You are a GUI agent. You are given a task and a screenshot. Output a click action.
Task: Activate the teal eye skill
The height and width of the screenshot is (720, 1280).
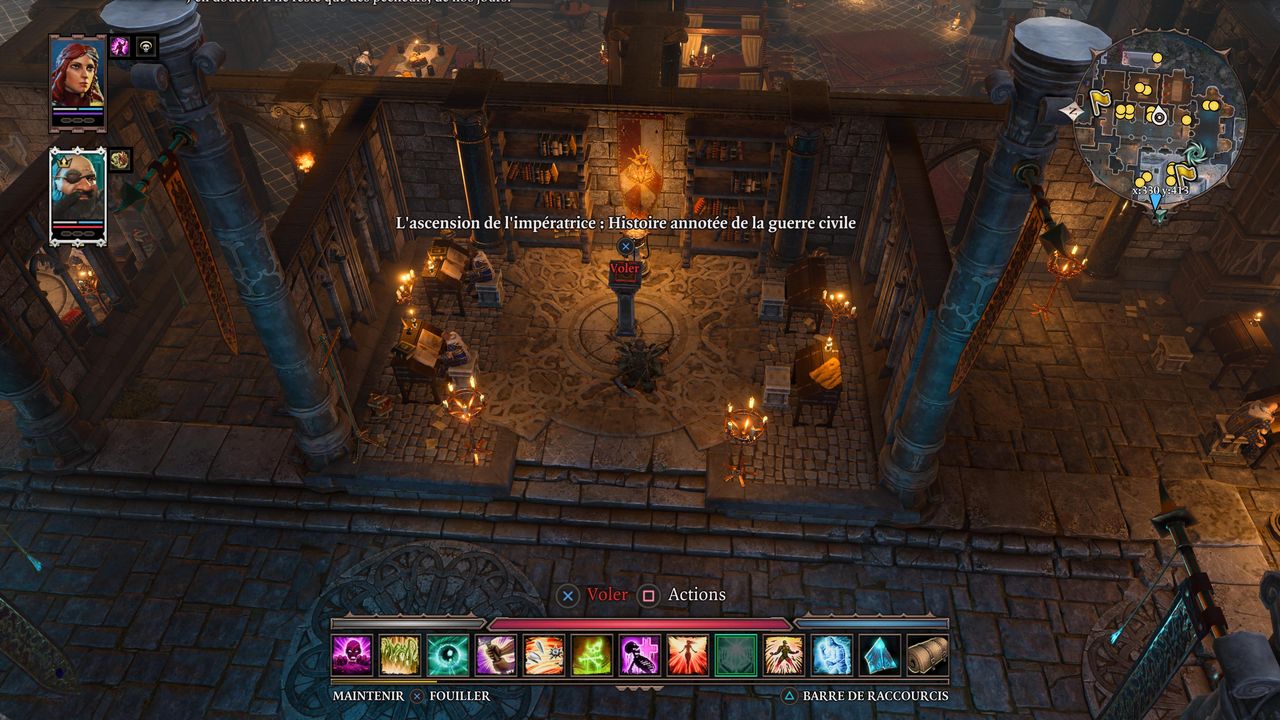click(x=448, y=655)
